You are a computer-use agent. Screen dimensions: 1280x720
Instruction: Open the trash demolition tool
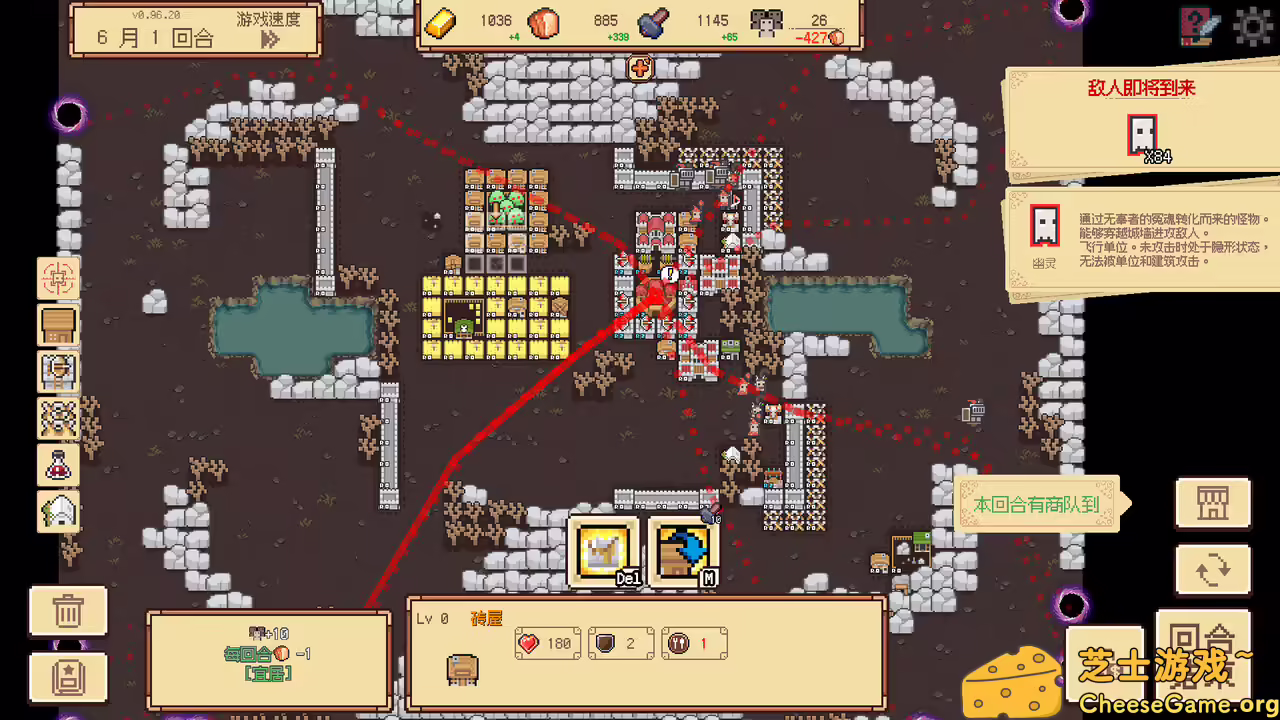(68, 611)
